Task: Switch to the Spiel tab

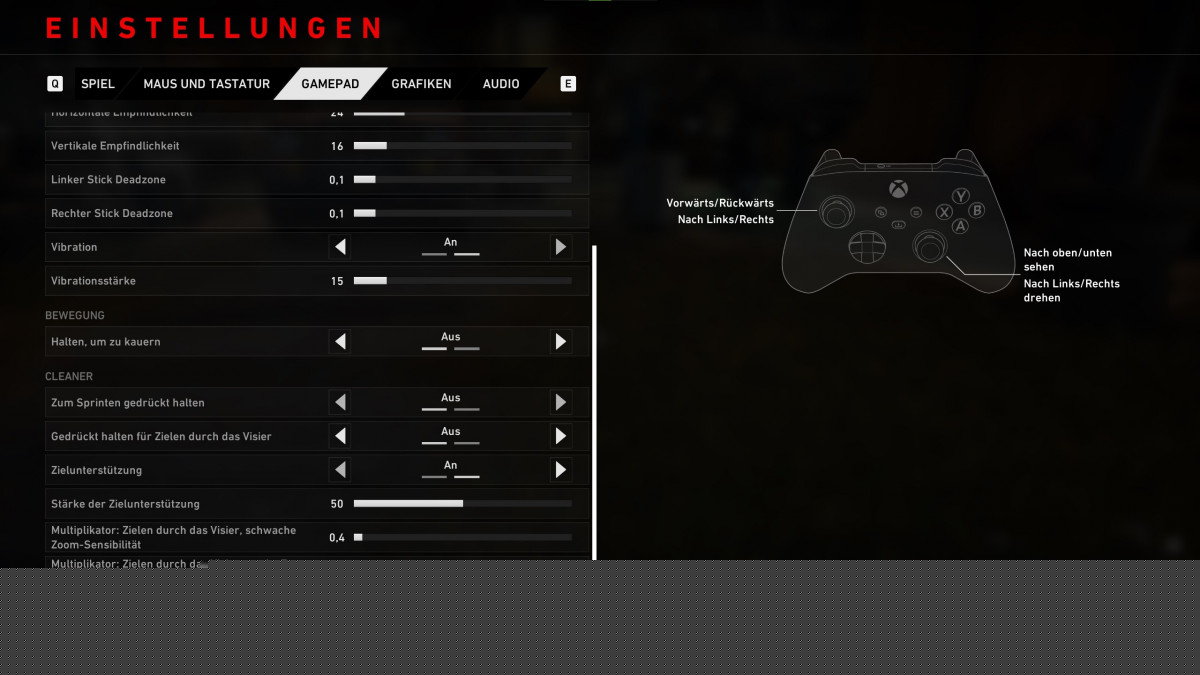Action: tap(98, 84)
